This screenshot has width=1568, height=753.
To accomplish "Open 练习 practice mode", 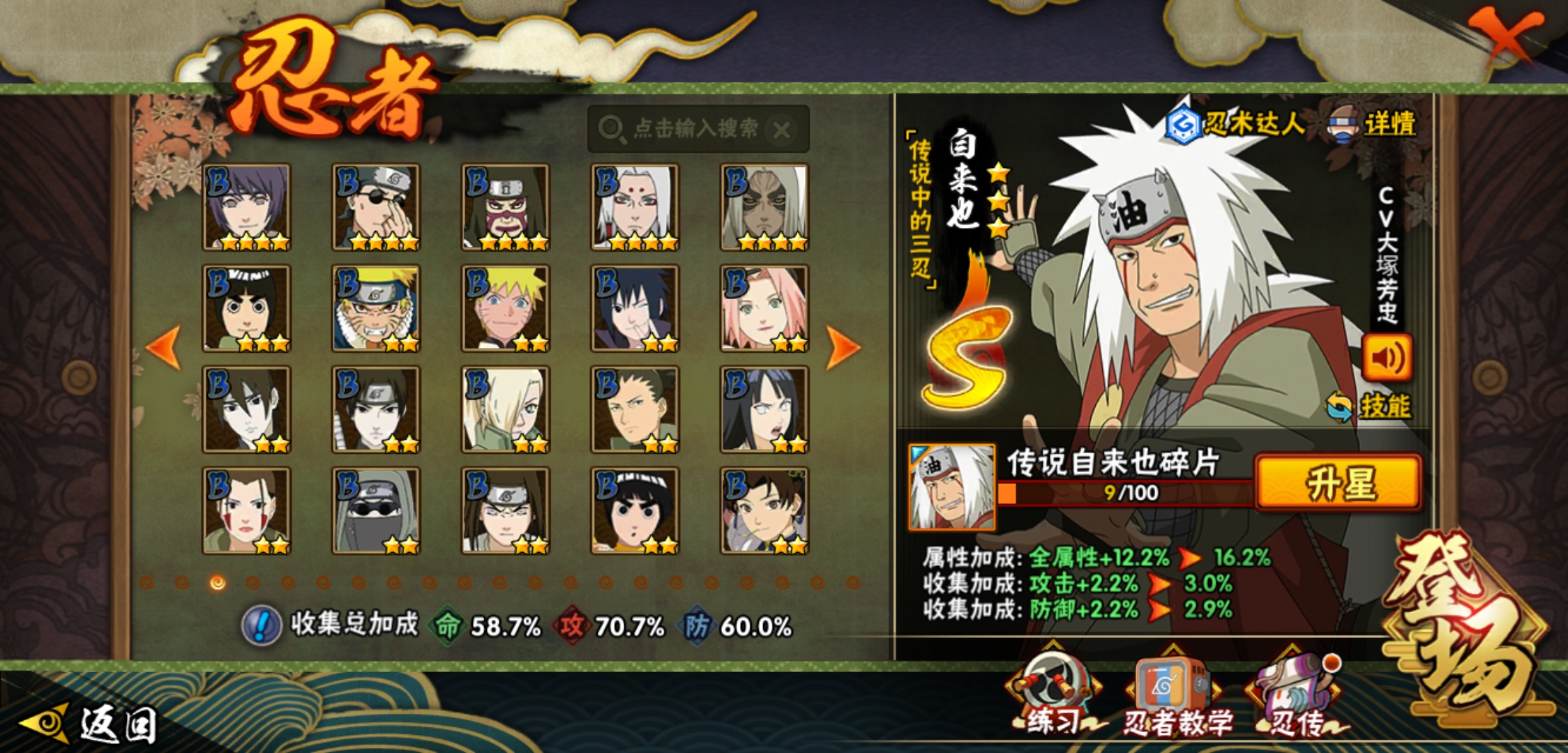I will (x=1054, y=695).
